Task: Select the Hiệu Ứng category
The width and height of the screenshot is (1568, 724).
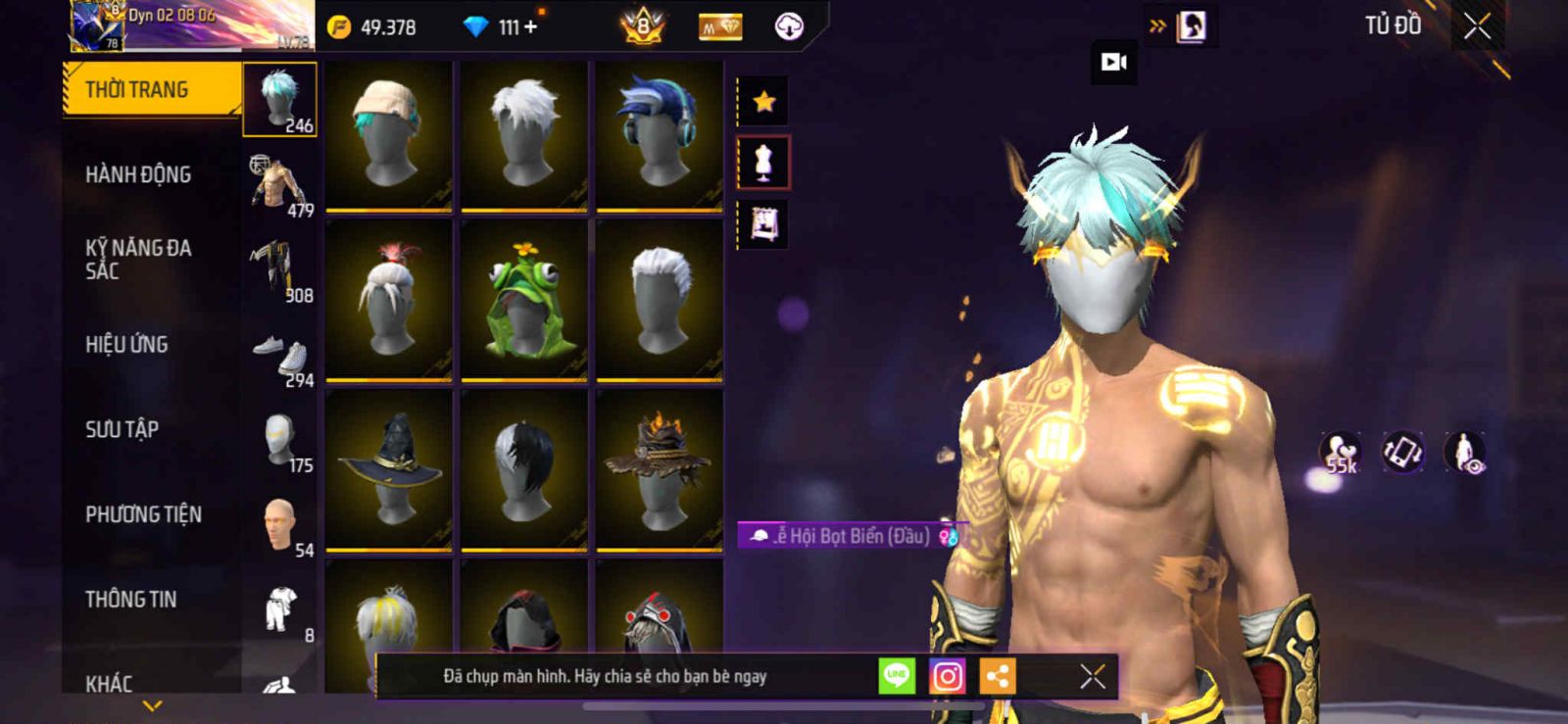Action: point(126,345)
